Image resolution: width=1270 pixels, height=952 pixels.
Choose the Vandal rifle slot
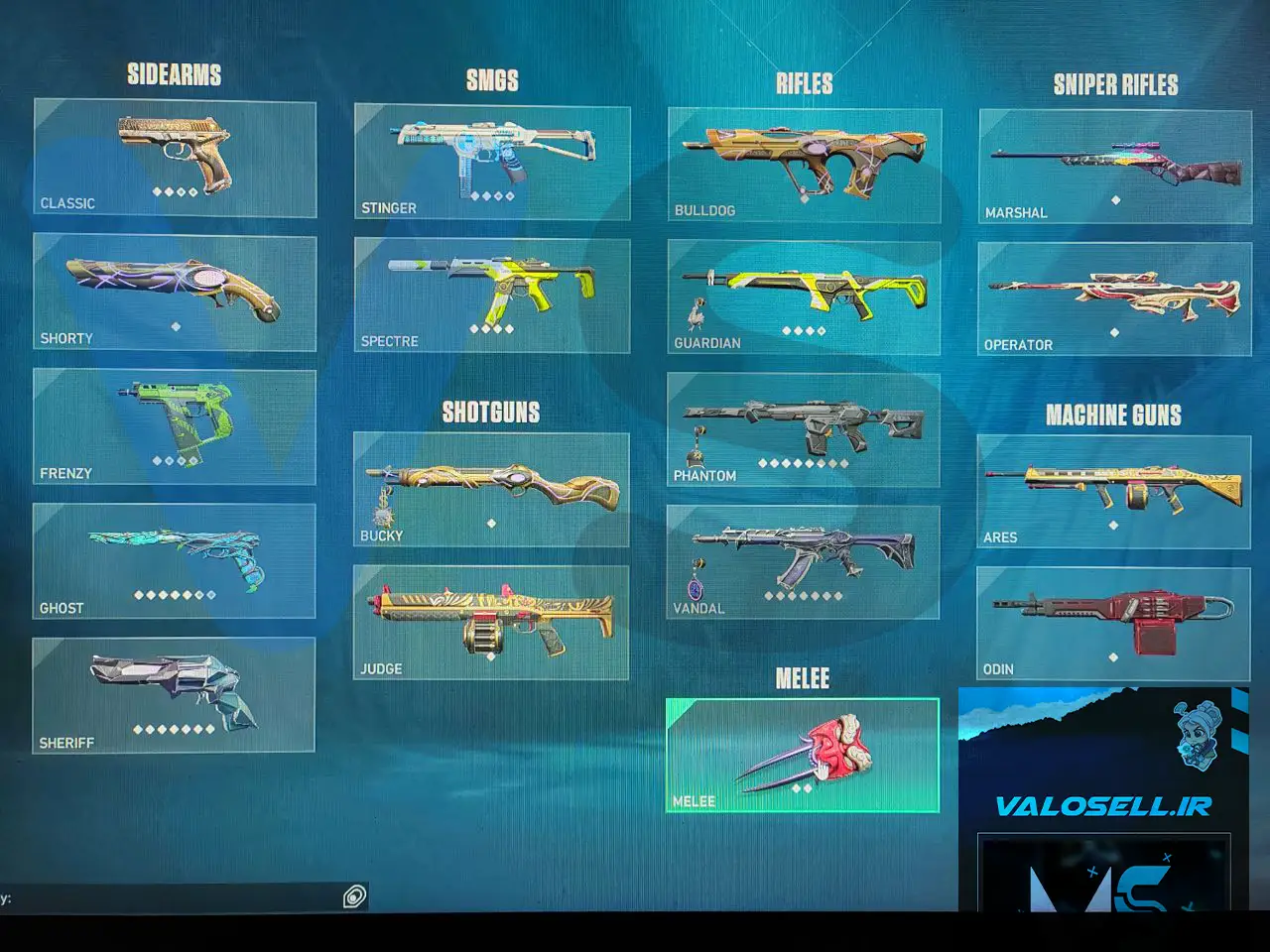point(803,562)
